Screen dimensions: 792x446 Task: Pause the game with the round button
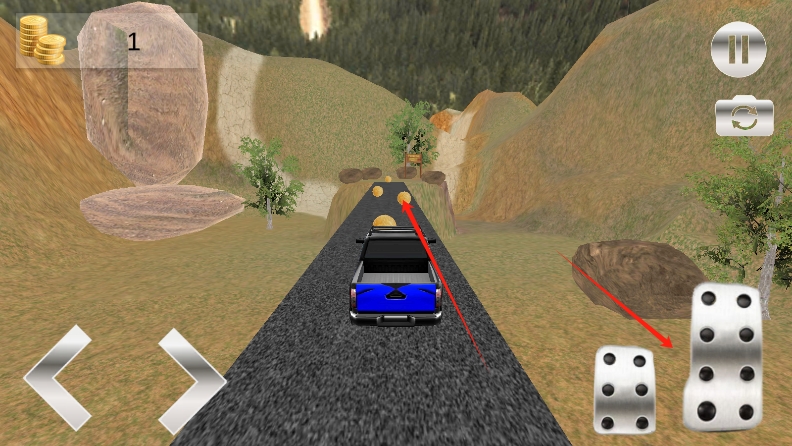738,49
